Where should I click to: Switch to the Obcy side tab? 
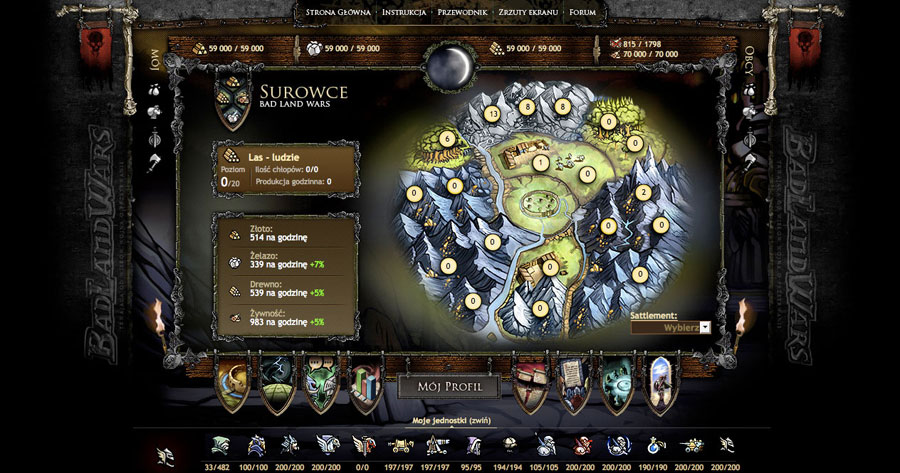[x=747, y=64]
